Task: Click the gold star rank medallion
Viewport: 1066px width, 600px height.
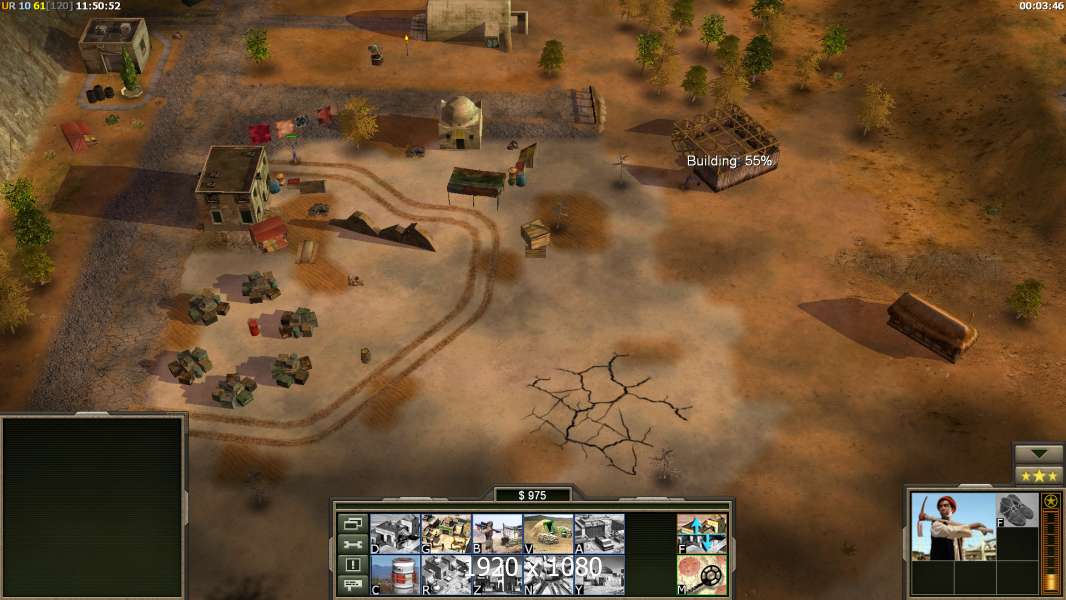Action: click(1051, 501)
